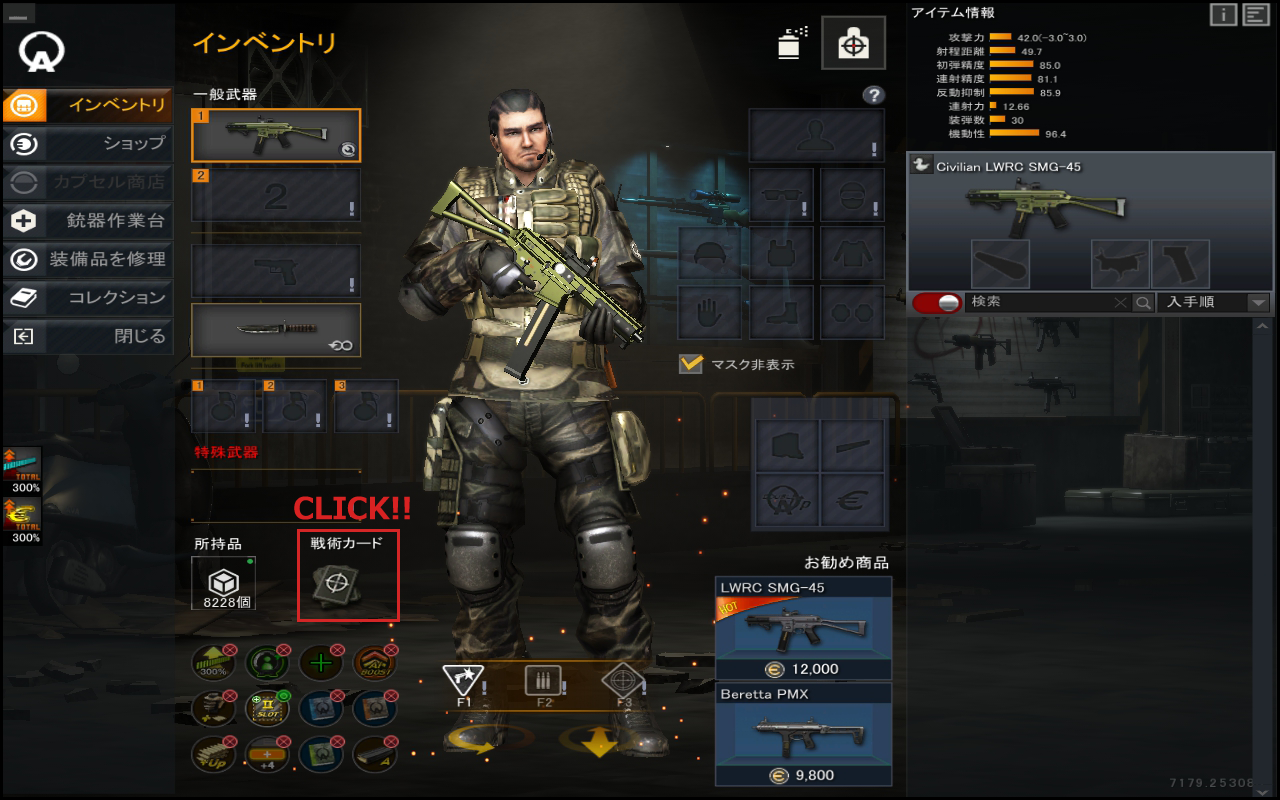
Task: Select the インベントリ menu entry
Action: click(88, 105)
